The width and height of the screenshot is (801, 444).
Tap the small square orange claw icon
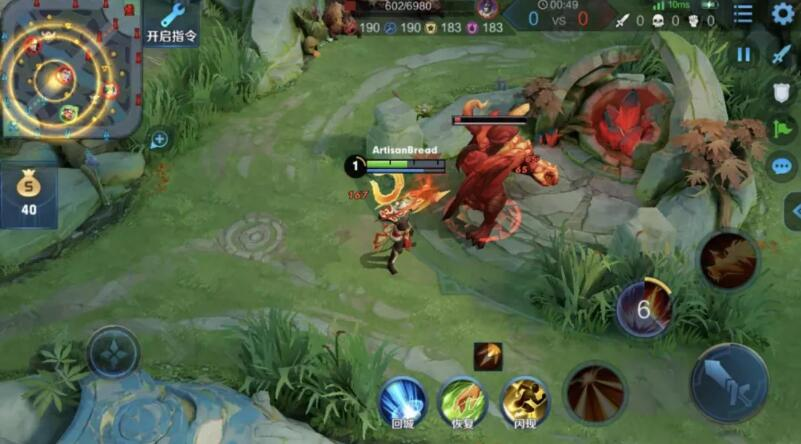(488, 356)
